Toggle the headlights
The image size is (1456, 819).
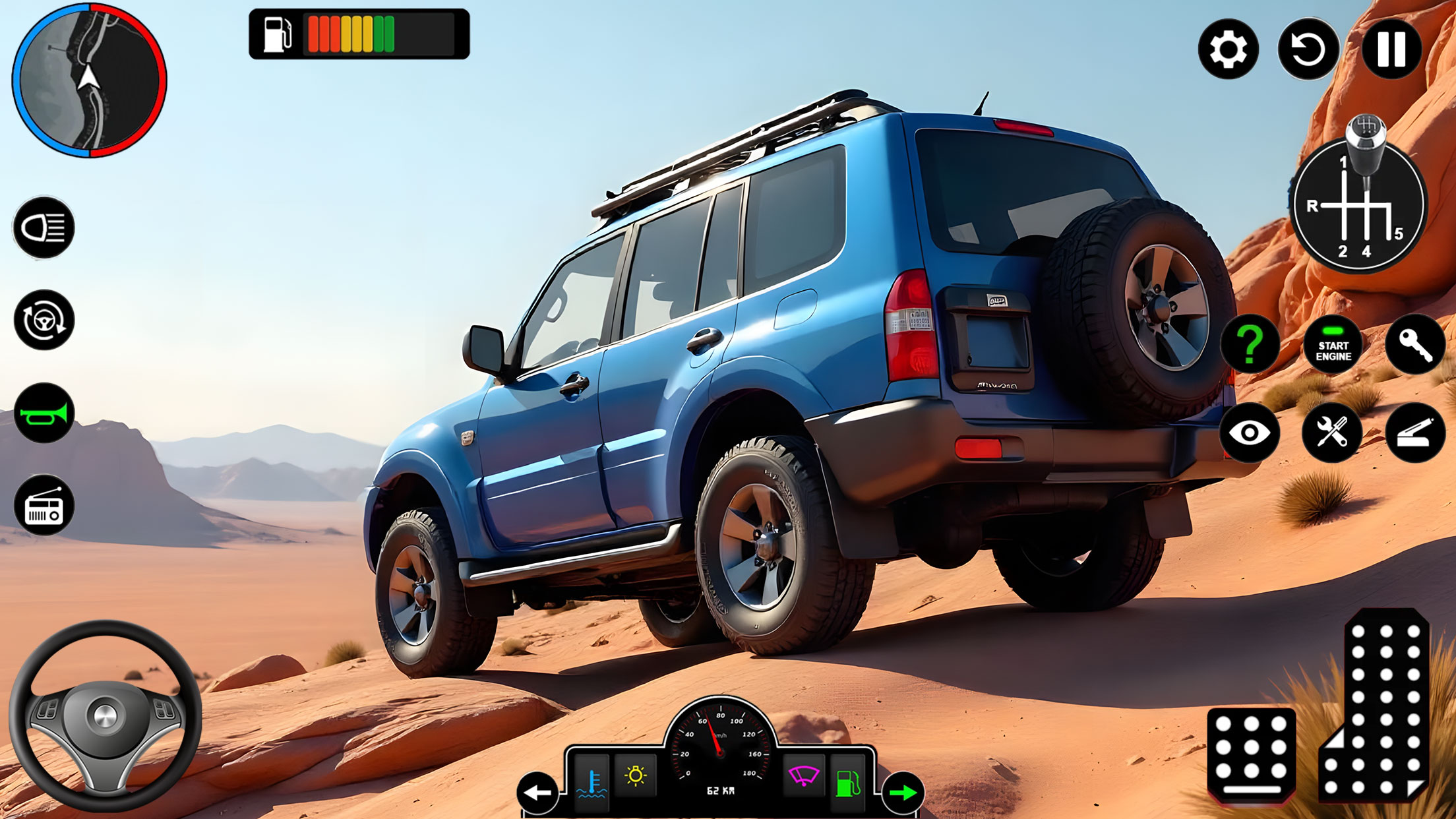[x=44, y=229]
